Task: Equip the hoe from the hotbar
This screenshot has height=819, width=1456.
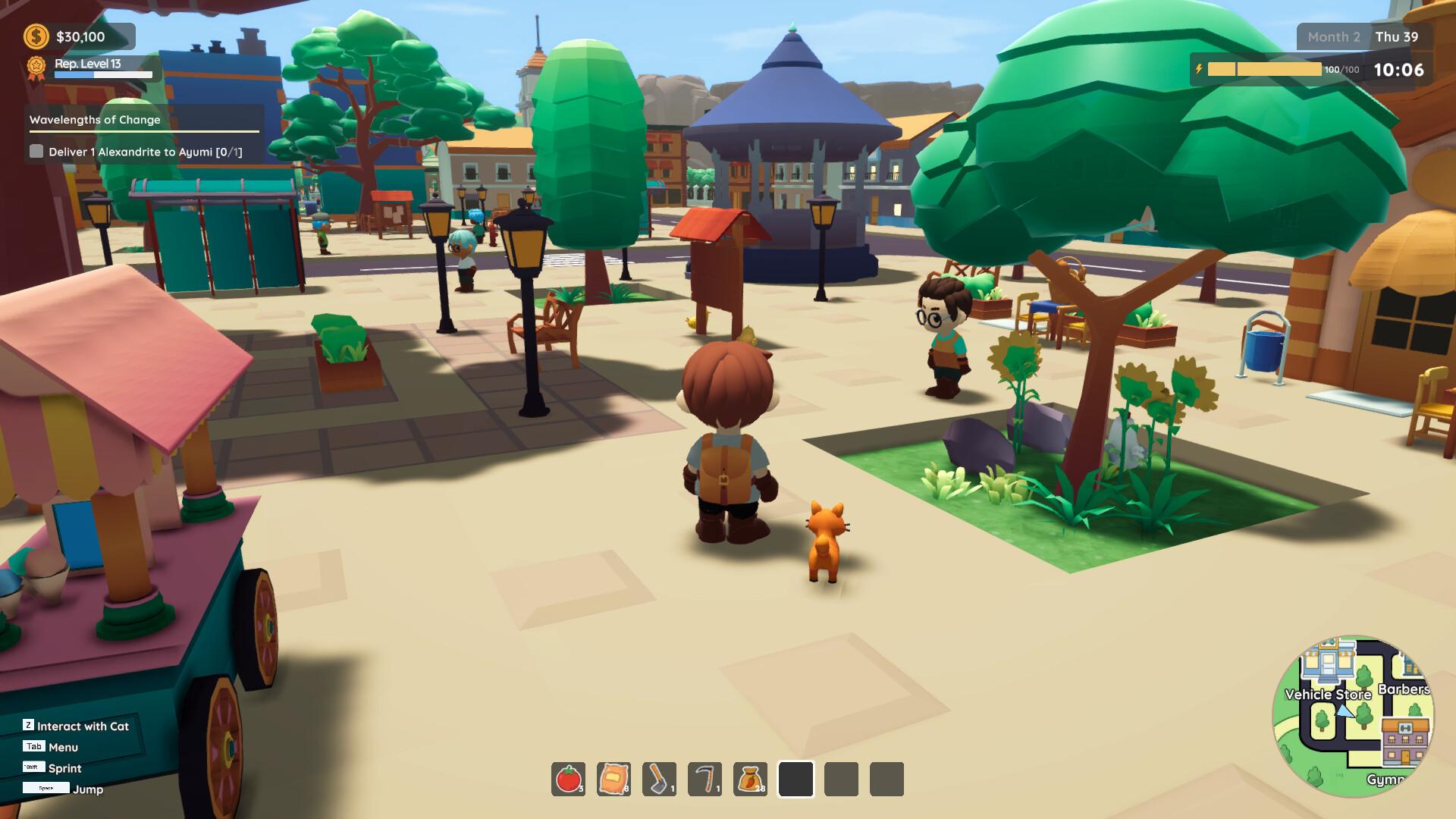Action: click(x=659, y=779)
